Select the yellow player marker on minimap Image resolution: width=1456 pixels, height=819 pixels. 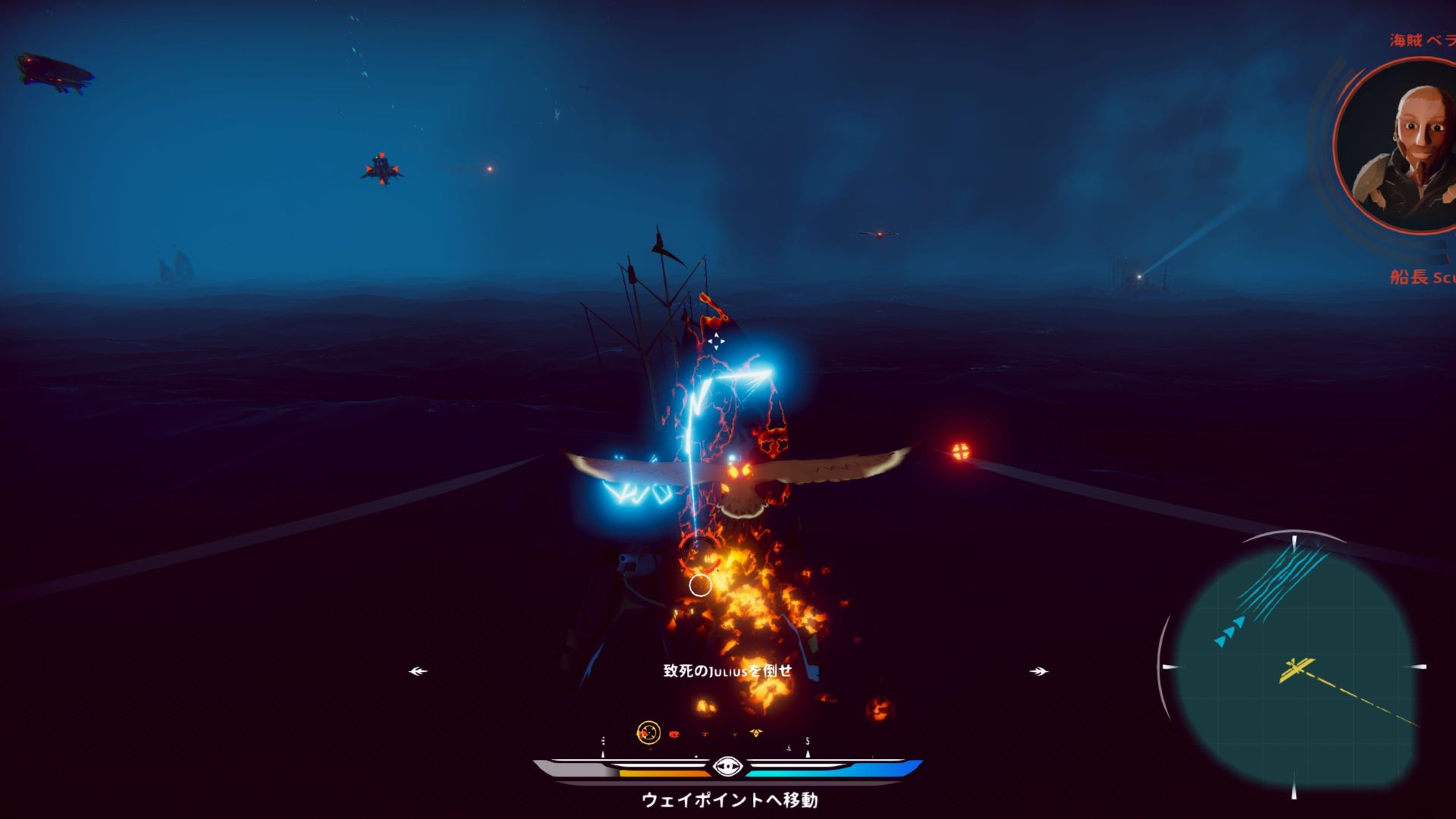pos(1294,670)
